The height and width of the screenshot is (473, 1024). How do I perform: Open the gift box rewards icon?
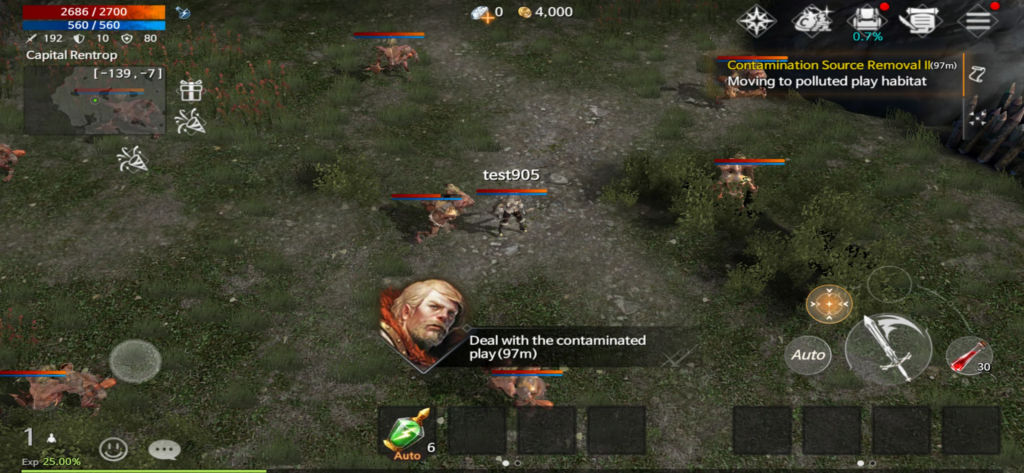[x=191, y=90]
